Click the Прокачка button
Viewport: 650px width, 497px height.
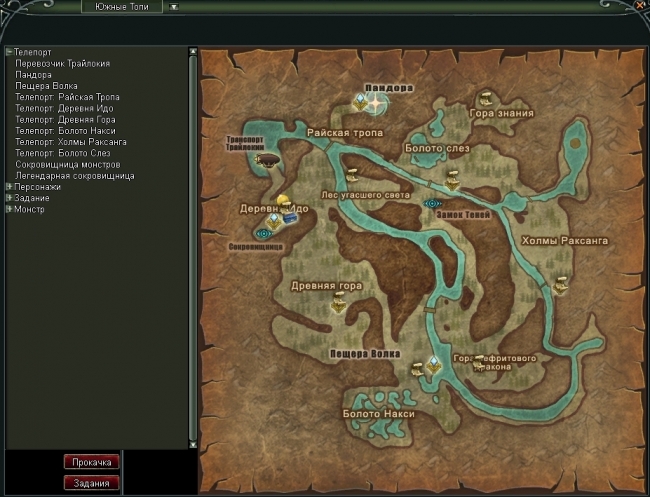point(92,462)
